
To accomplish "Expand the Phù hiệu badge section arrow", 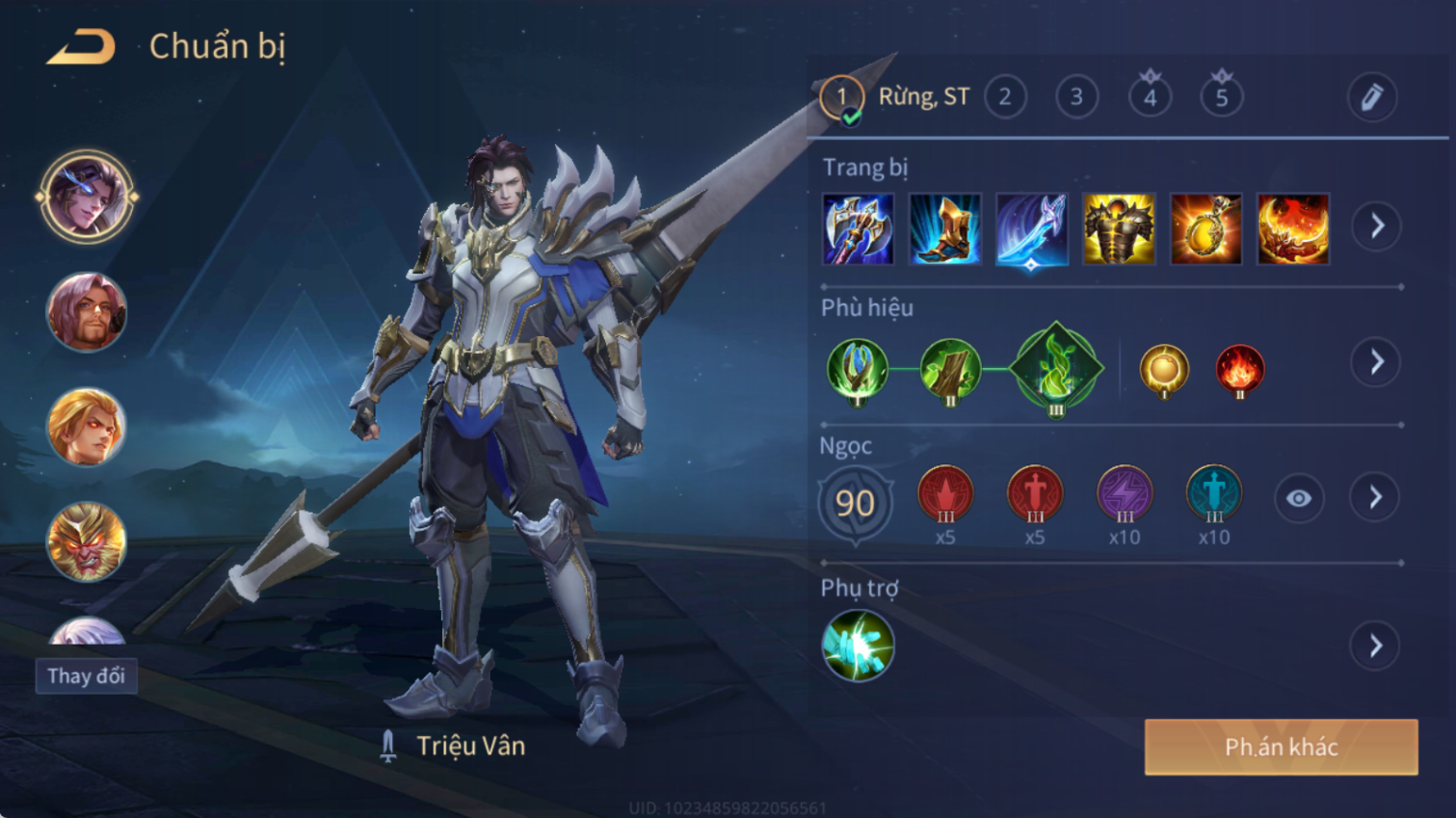I will pyautogui.click(x=1376, y=362).
